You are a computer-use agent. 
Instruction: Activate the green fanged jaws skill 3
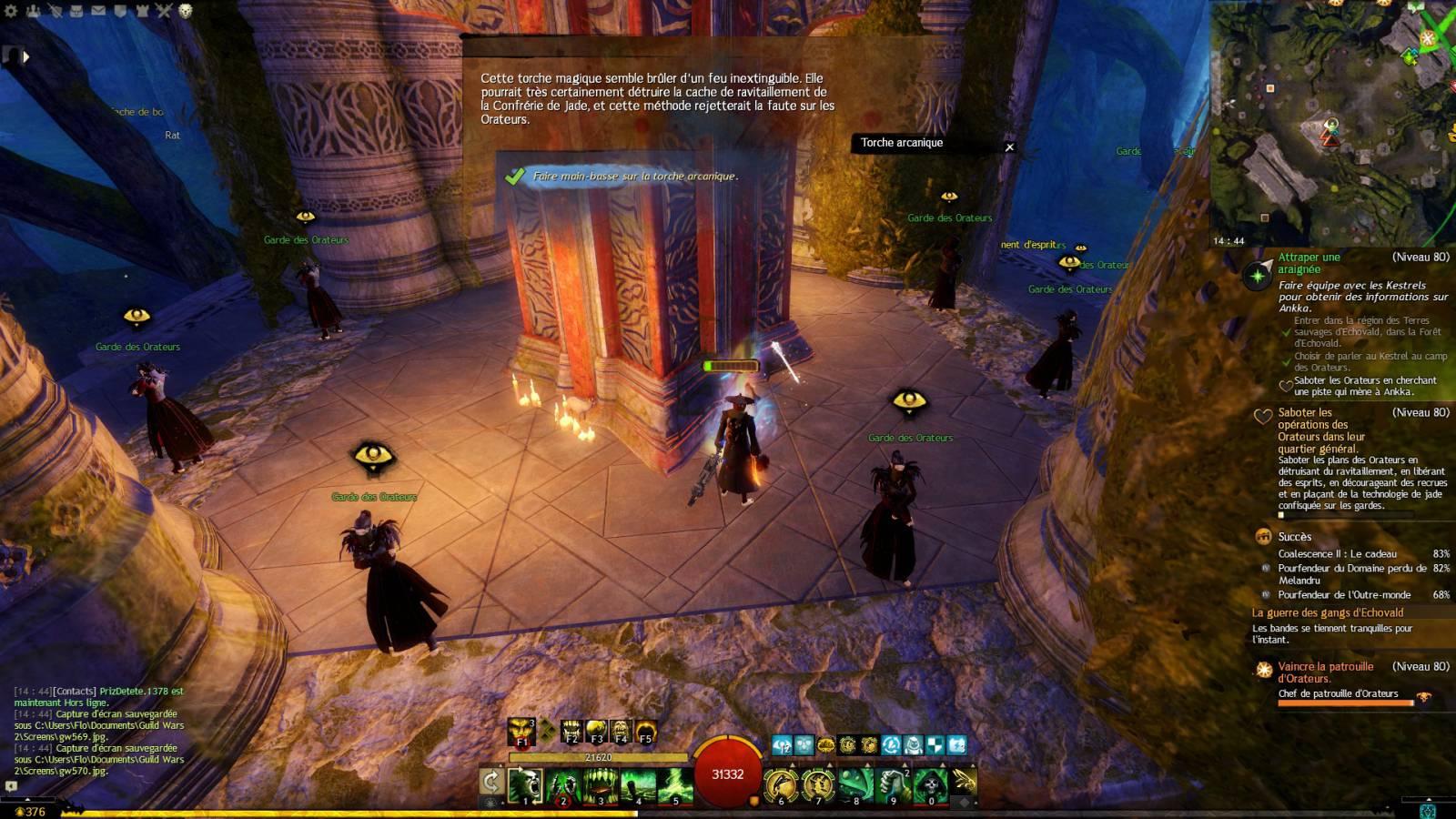(x=601, y=784)
